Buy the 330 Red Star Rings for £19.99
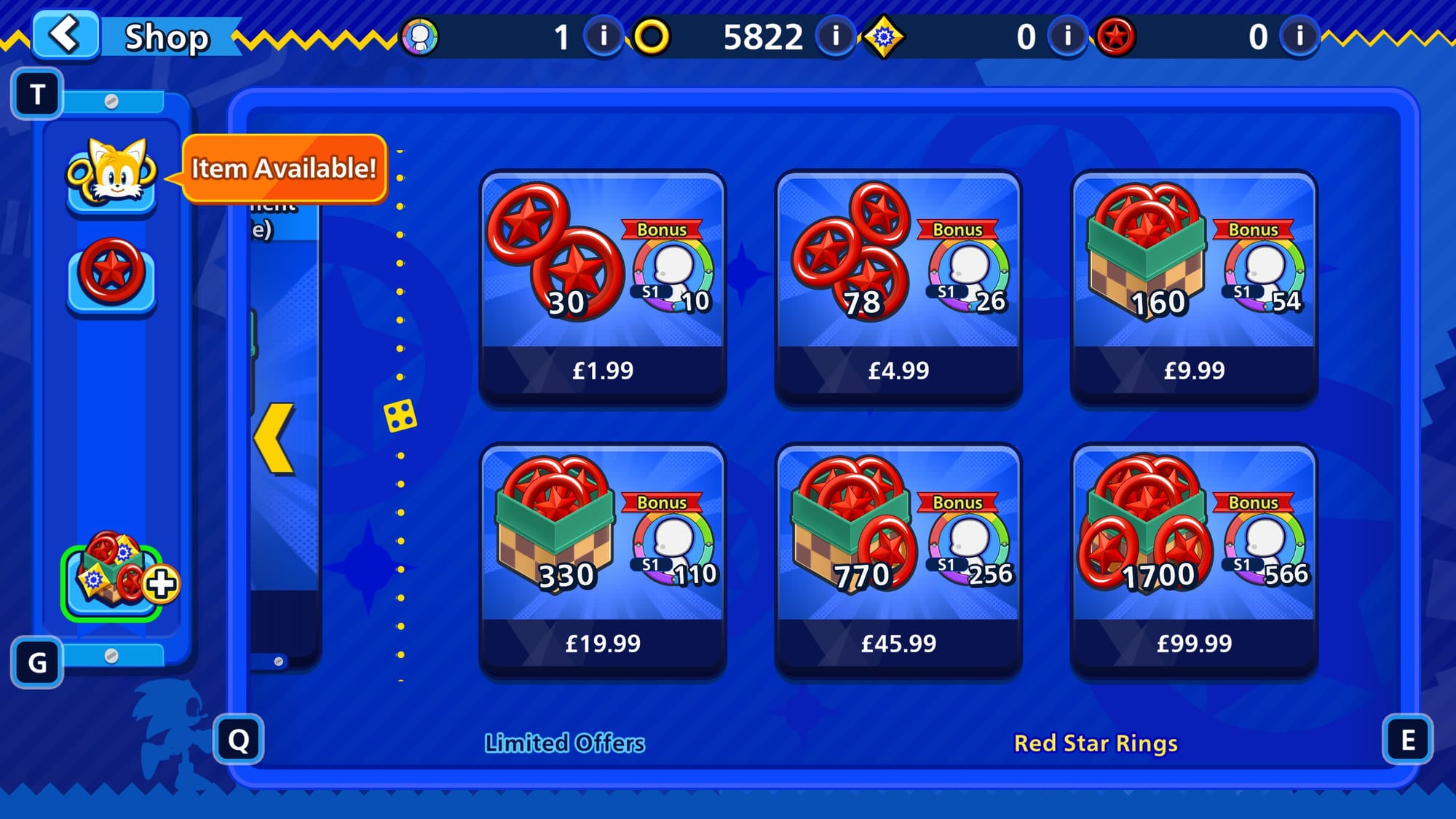Image resolution: width=1456 pixels, height=819 pixels. pos(602,561)
